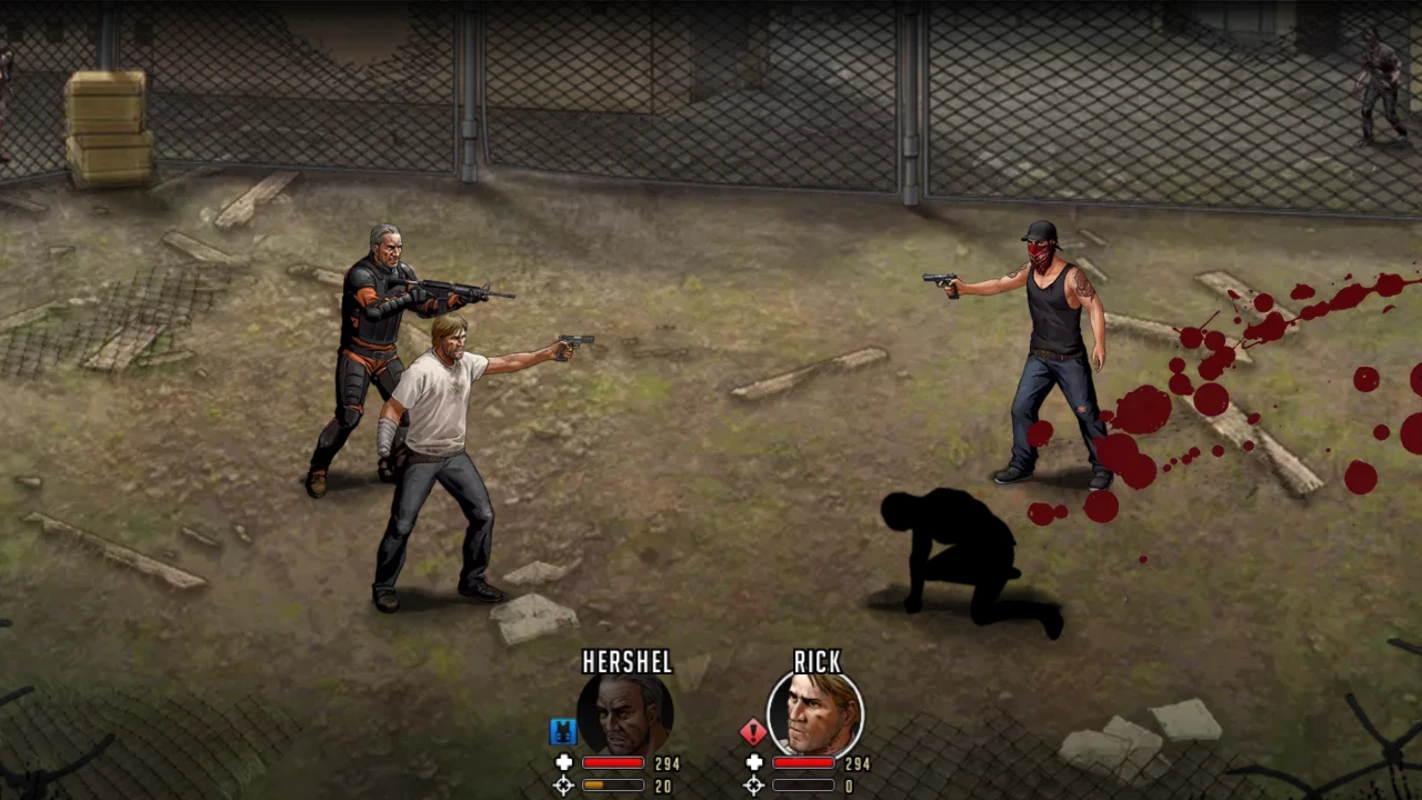
Task: Click Hershel's crosshair adrenaline icon
Action: click(x=565, y=786)
